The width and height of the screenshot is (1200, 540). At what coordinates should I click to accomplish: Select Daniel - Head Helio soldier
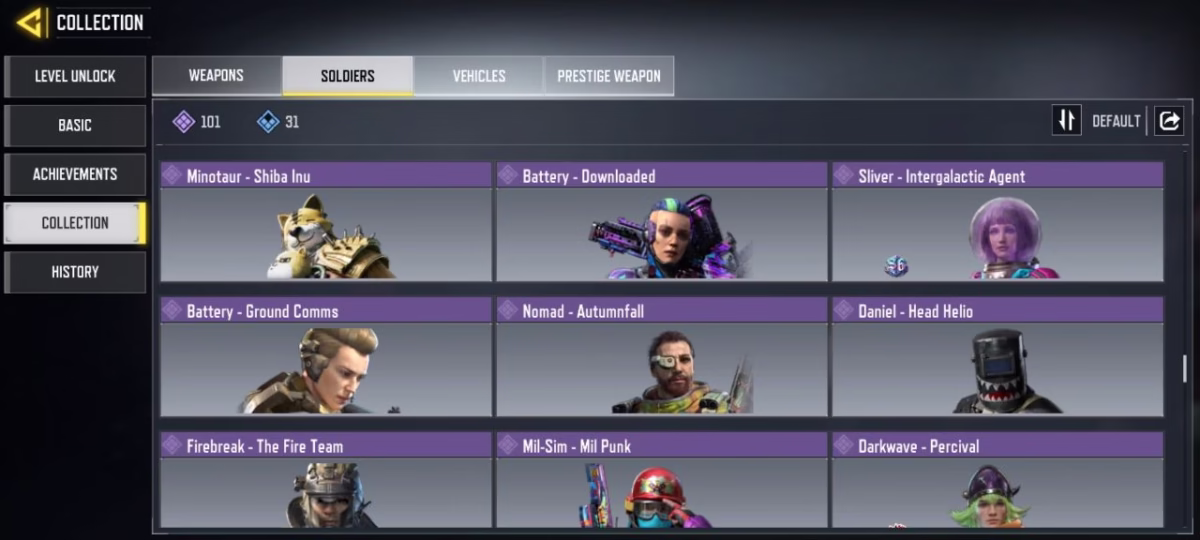997,356
